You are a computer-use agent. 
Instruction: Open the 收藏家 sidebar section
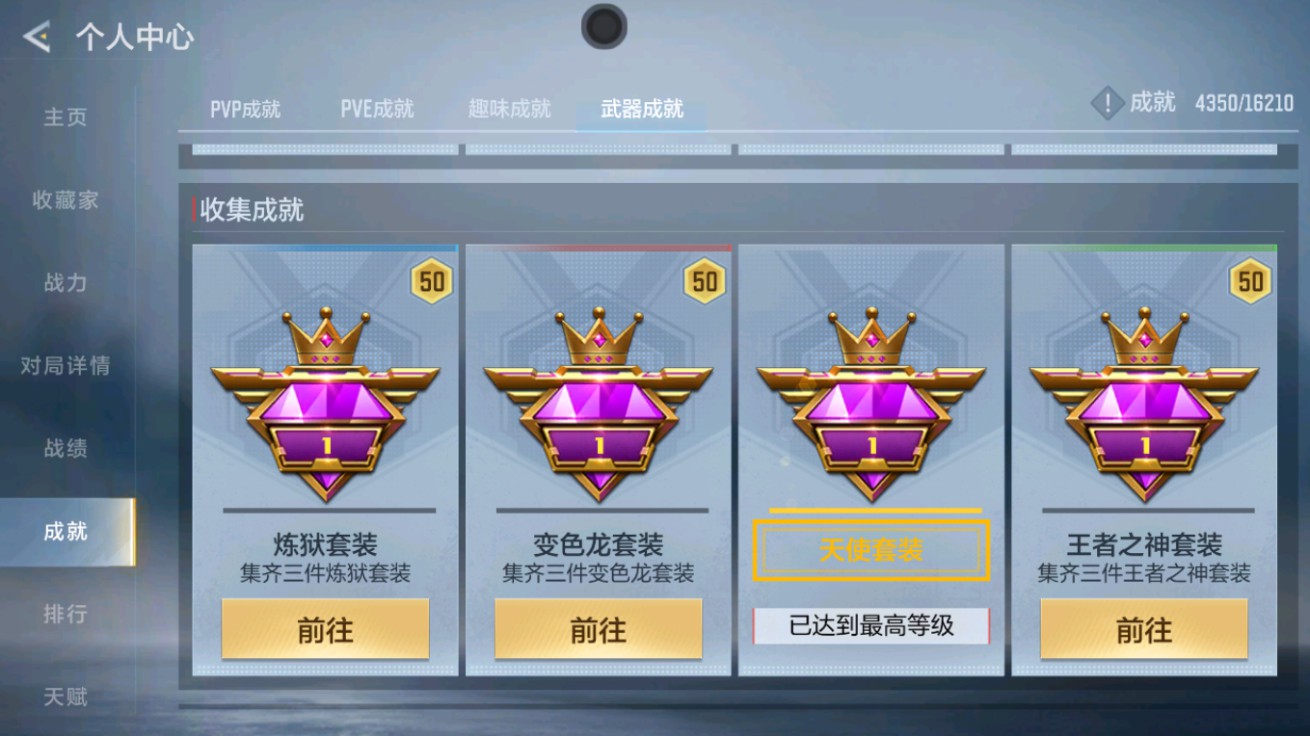66,200
